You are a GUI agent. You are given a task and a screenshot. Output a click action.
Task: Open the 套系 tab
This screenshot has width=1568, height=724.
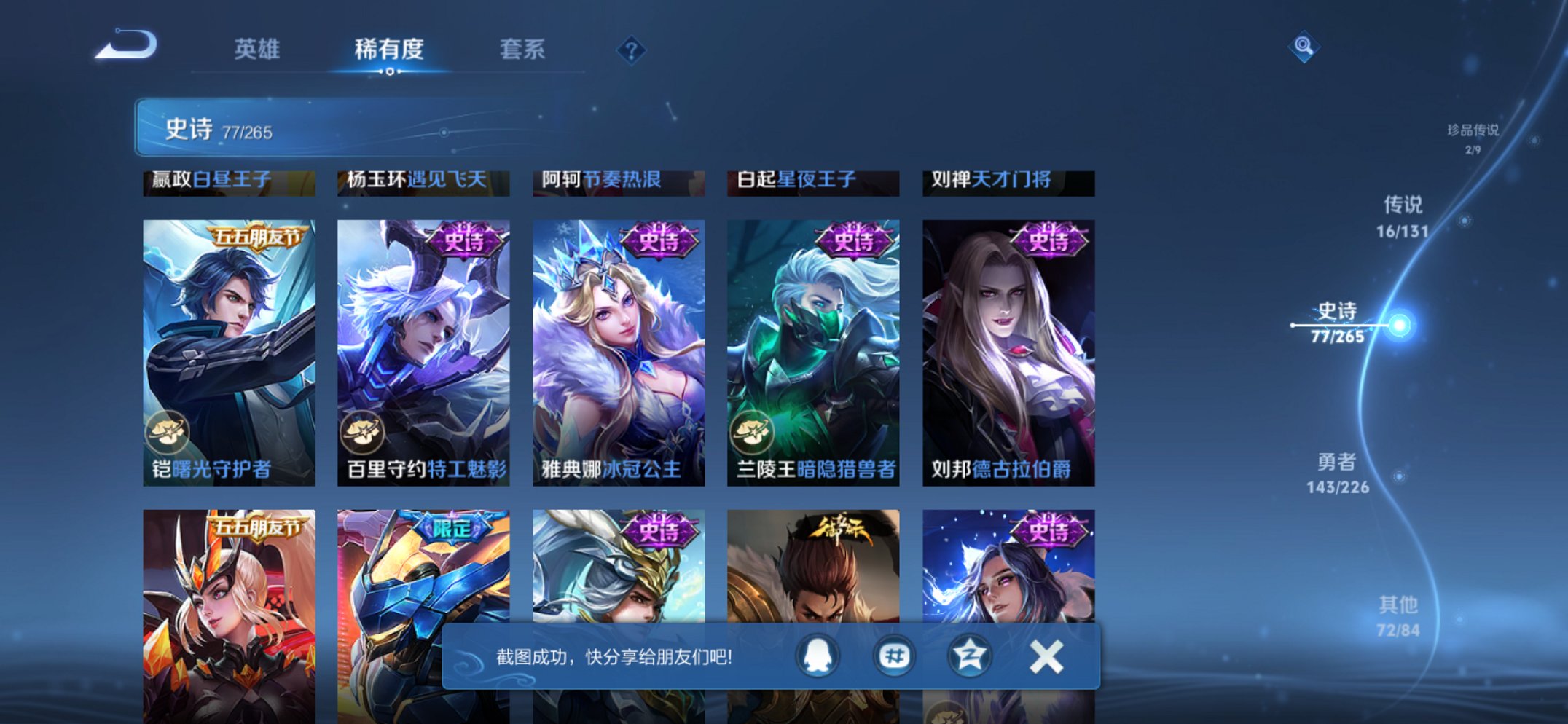click(521, 49)
